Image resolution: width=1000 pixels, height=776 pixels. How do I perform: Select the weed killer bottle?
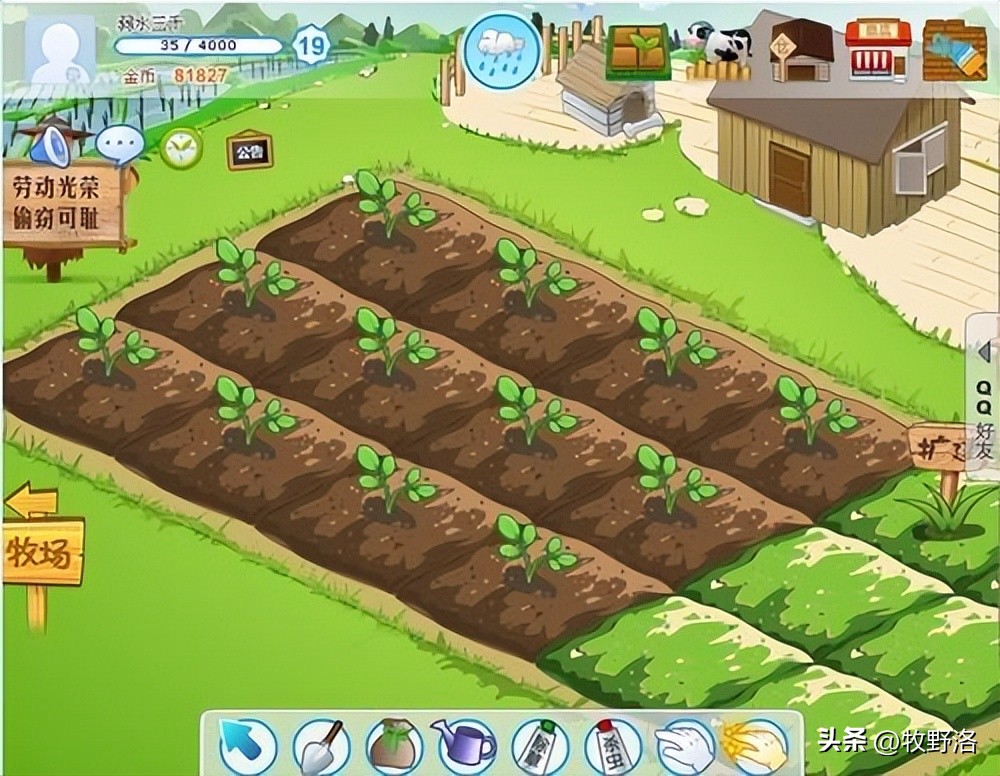coord(539,745)
